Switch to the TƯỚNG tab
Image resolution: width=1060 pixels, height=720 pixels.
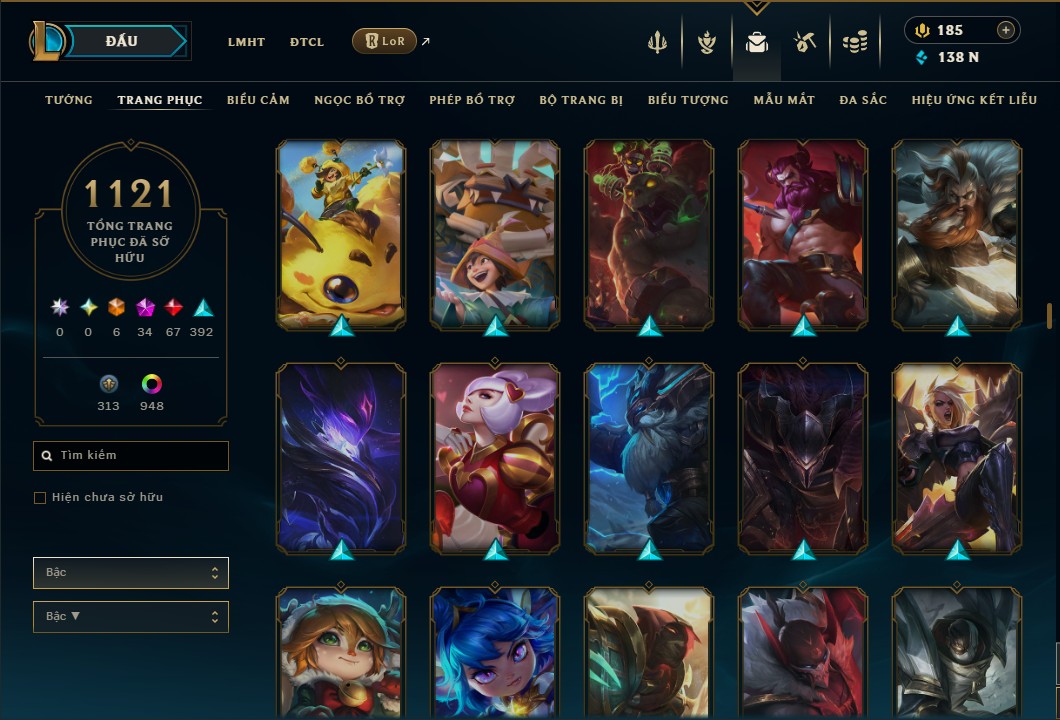[x=69, y=100]
